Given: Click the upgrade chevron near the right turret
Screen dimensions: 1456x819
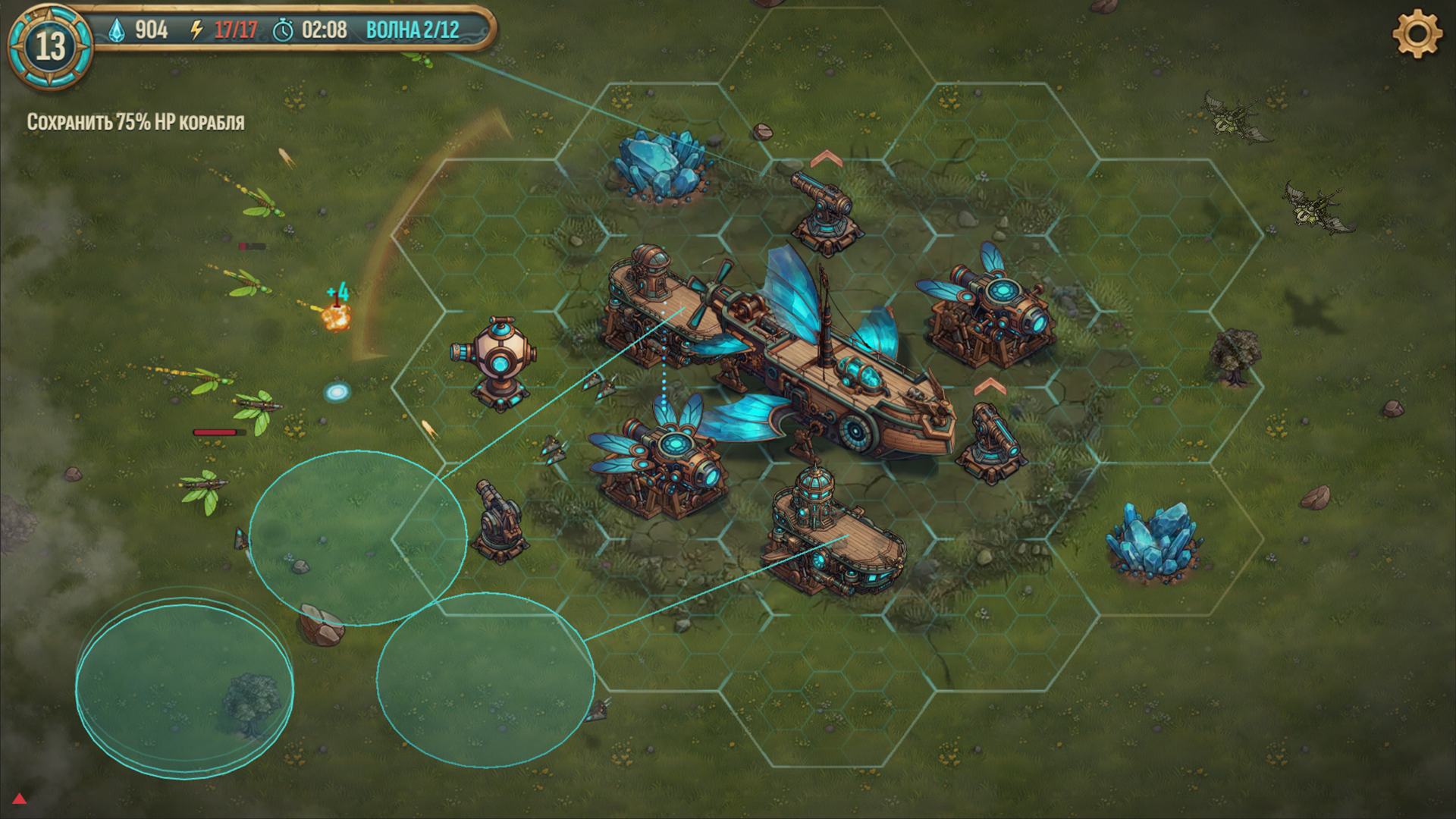Looking at the screenshot, I should point(990,385).
